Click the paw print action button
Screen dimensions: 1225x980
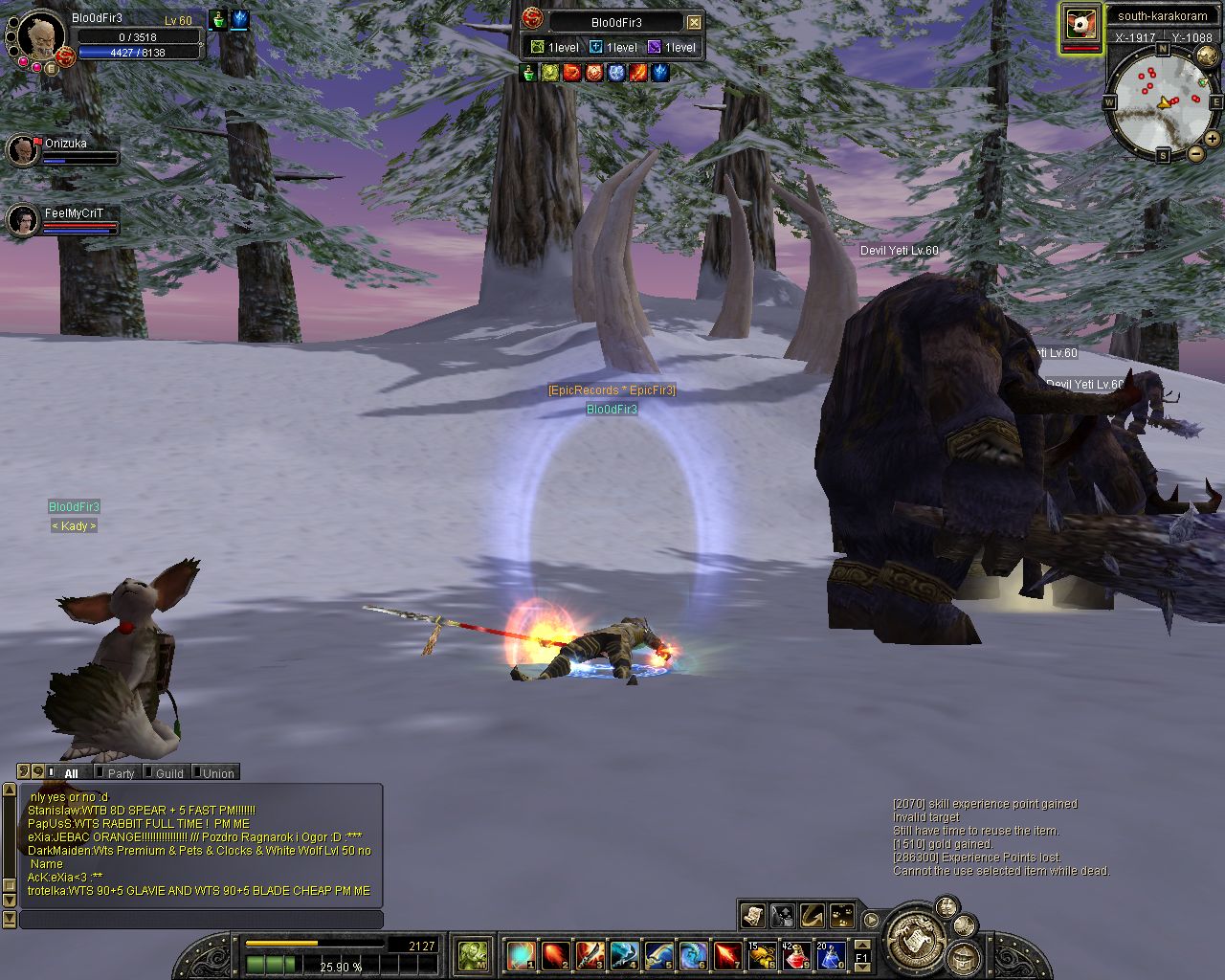point(842,916)
